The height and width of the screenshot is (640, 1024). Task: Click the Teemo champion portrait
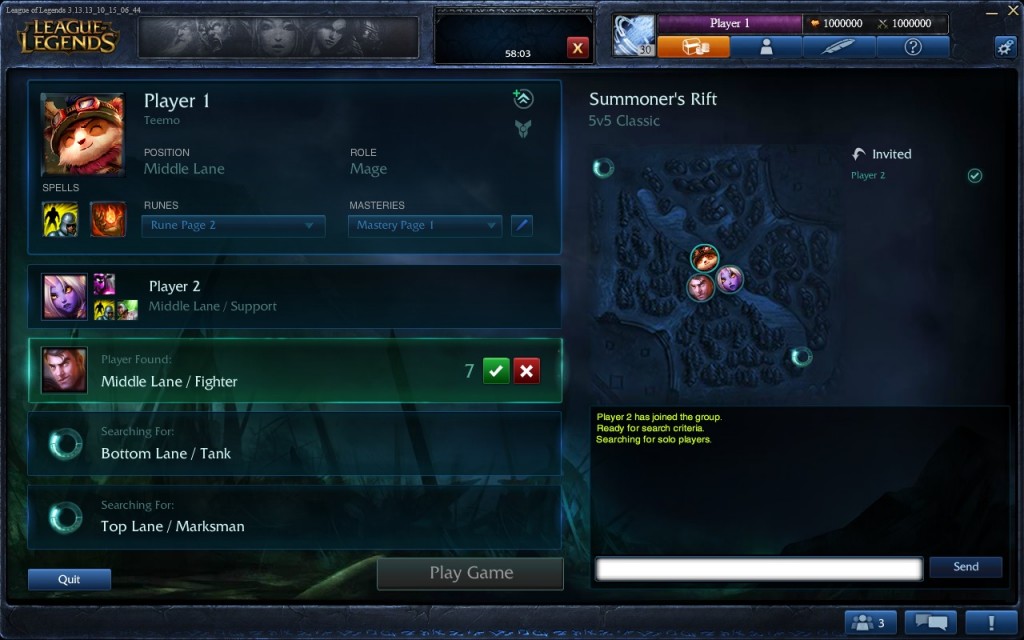82,135
